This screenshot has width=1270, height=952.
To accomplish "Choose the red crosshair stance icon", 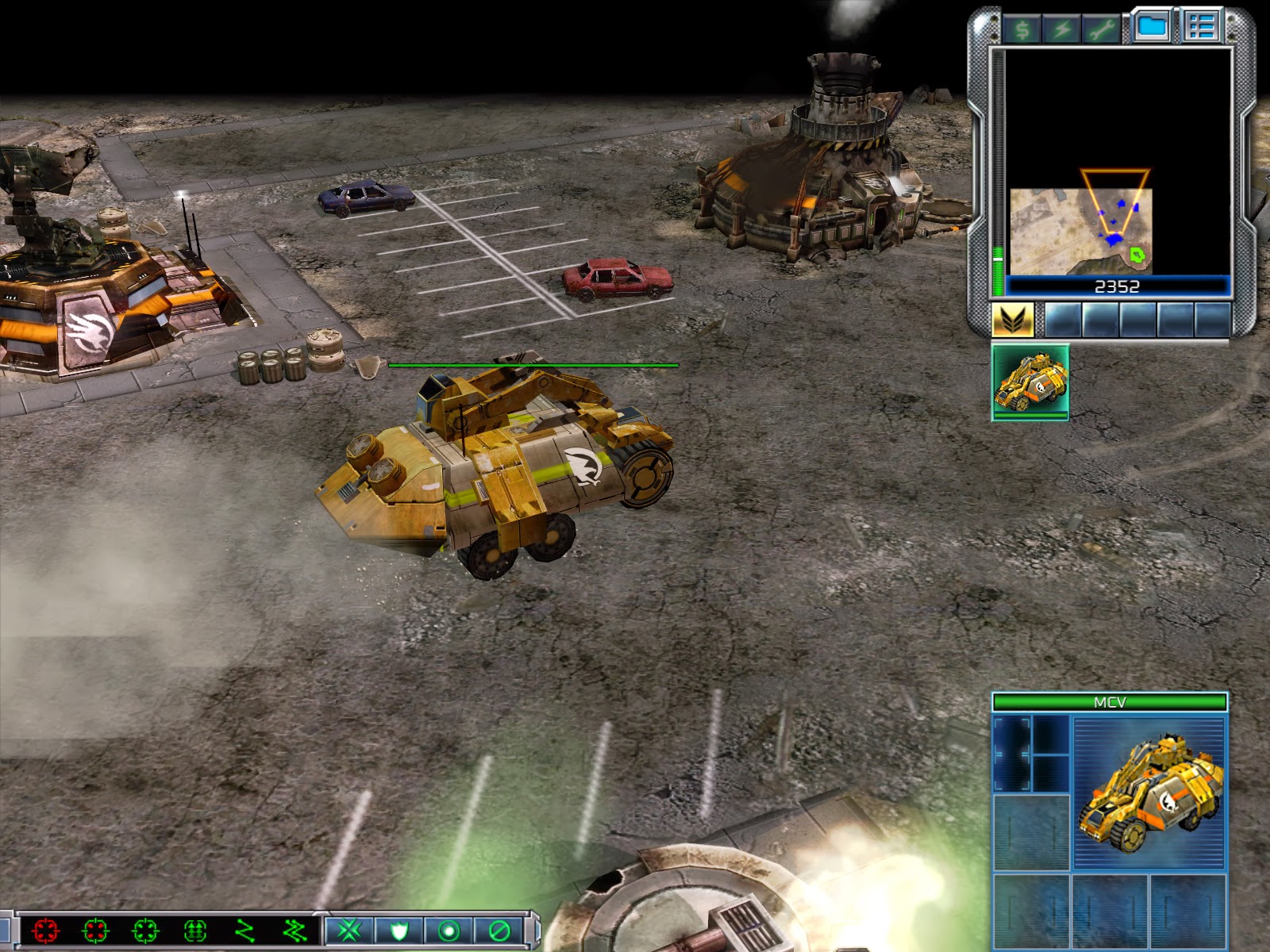I will [x=46, y=930].
